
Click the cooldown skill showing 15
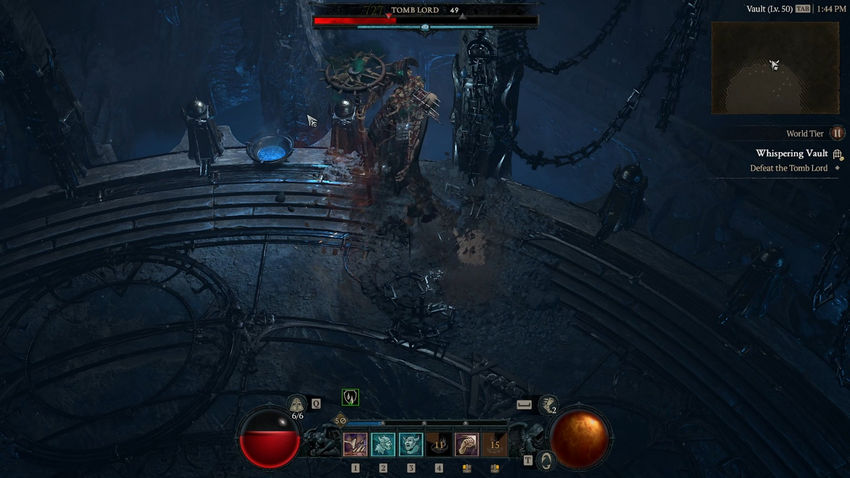[495, 444]
